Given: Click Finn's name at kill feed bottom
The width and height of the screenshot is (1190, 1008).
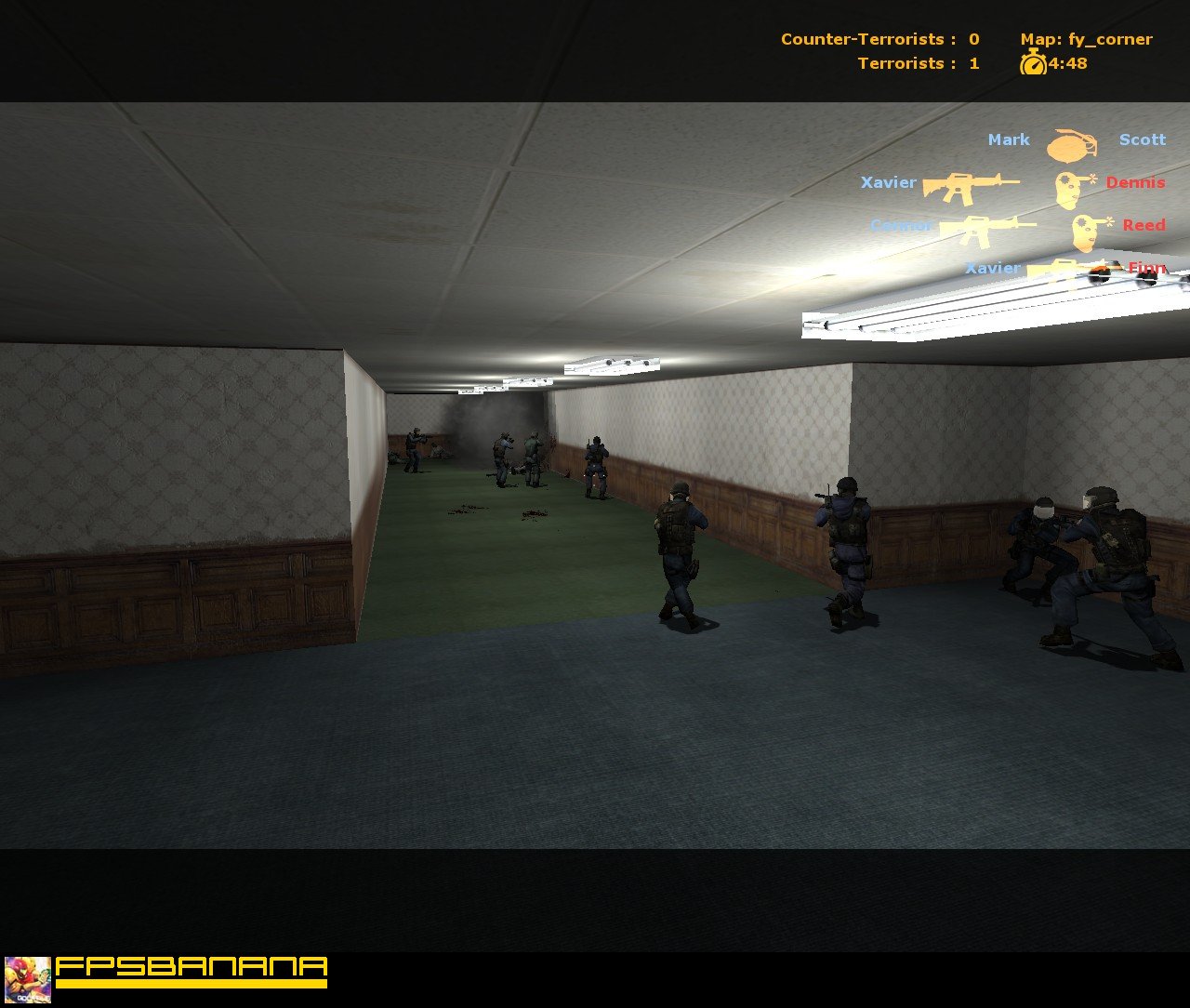Looking at the screenshot, I should coord(1148,268).
